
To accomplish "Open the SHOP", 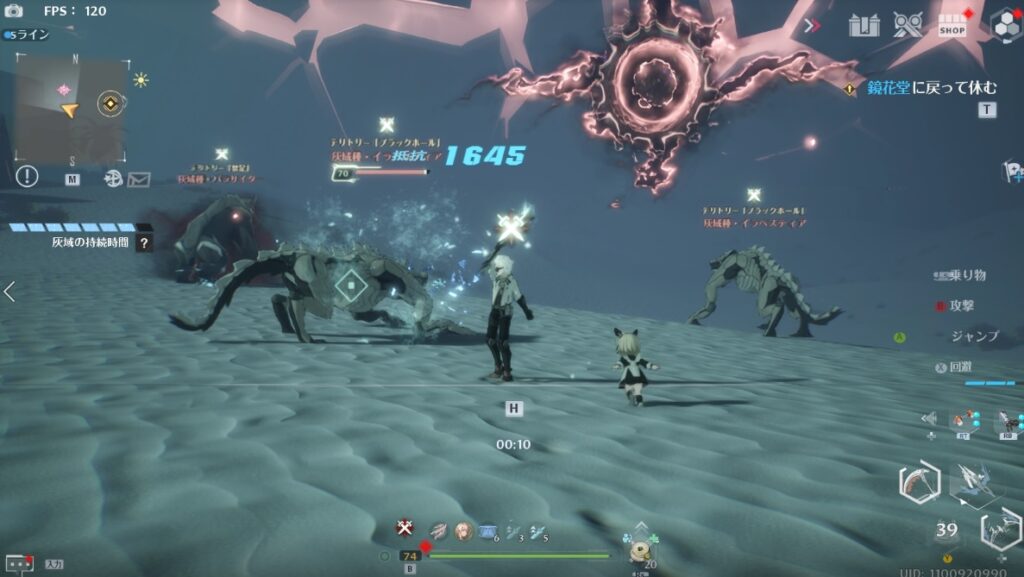I will (953, 26).
